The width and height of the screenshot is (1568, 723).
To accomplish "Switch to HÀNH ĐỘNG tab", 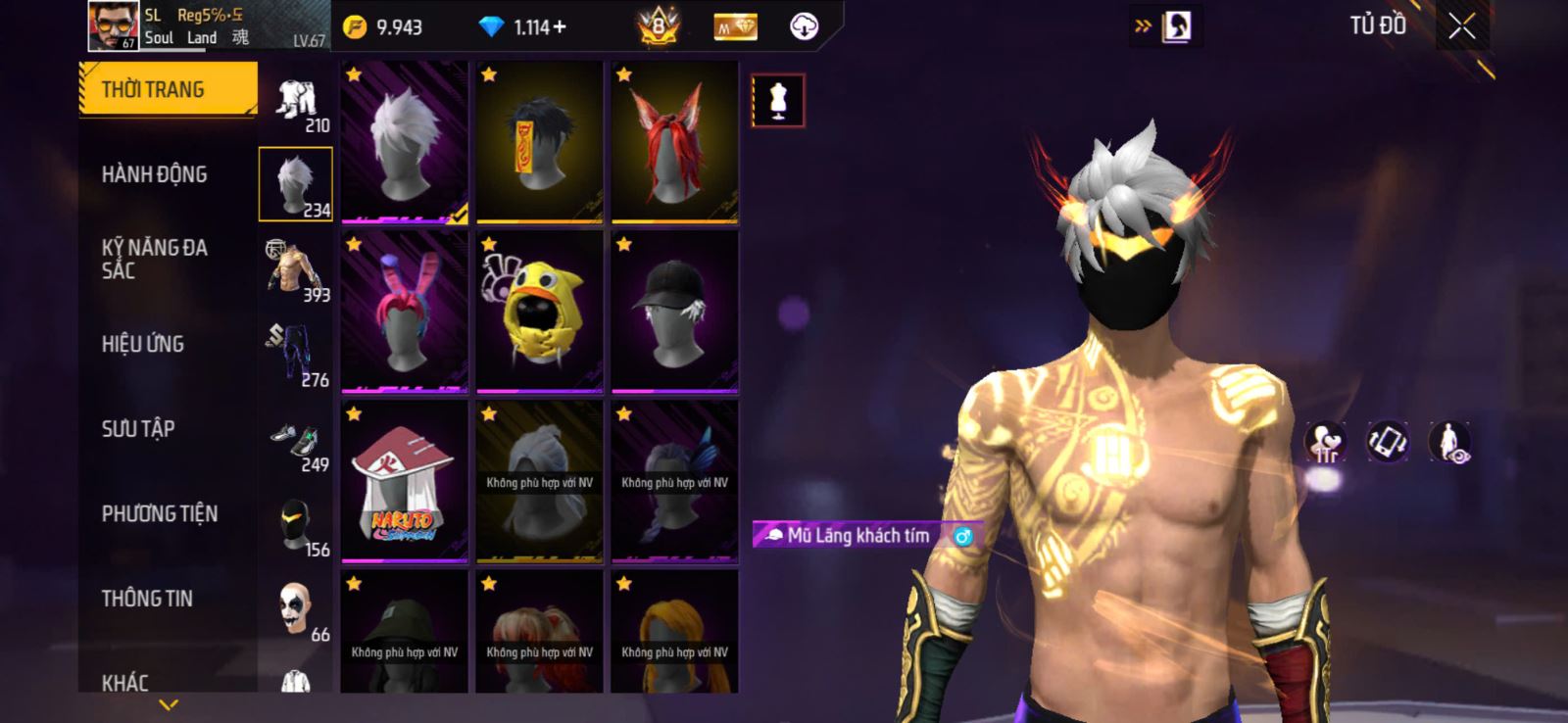I will point(155,174).
